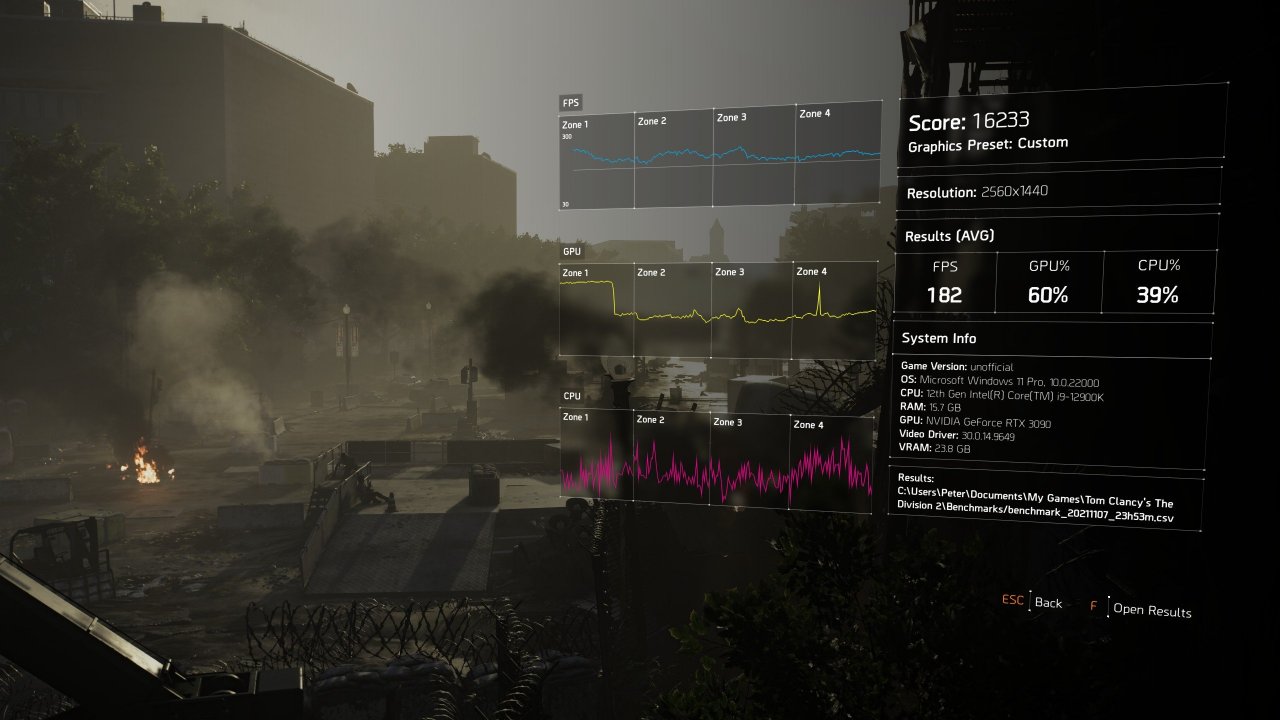Viewport: 1280px width, 720px height.
Task: Click the GPU graph panel label
Action: tap(570, 251)
